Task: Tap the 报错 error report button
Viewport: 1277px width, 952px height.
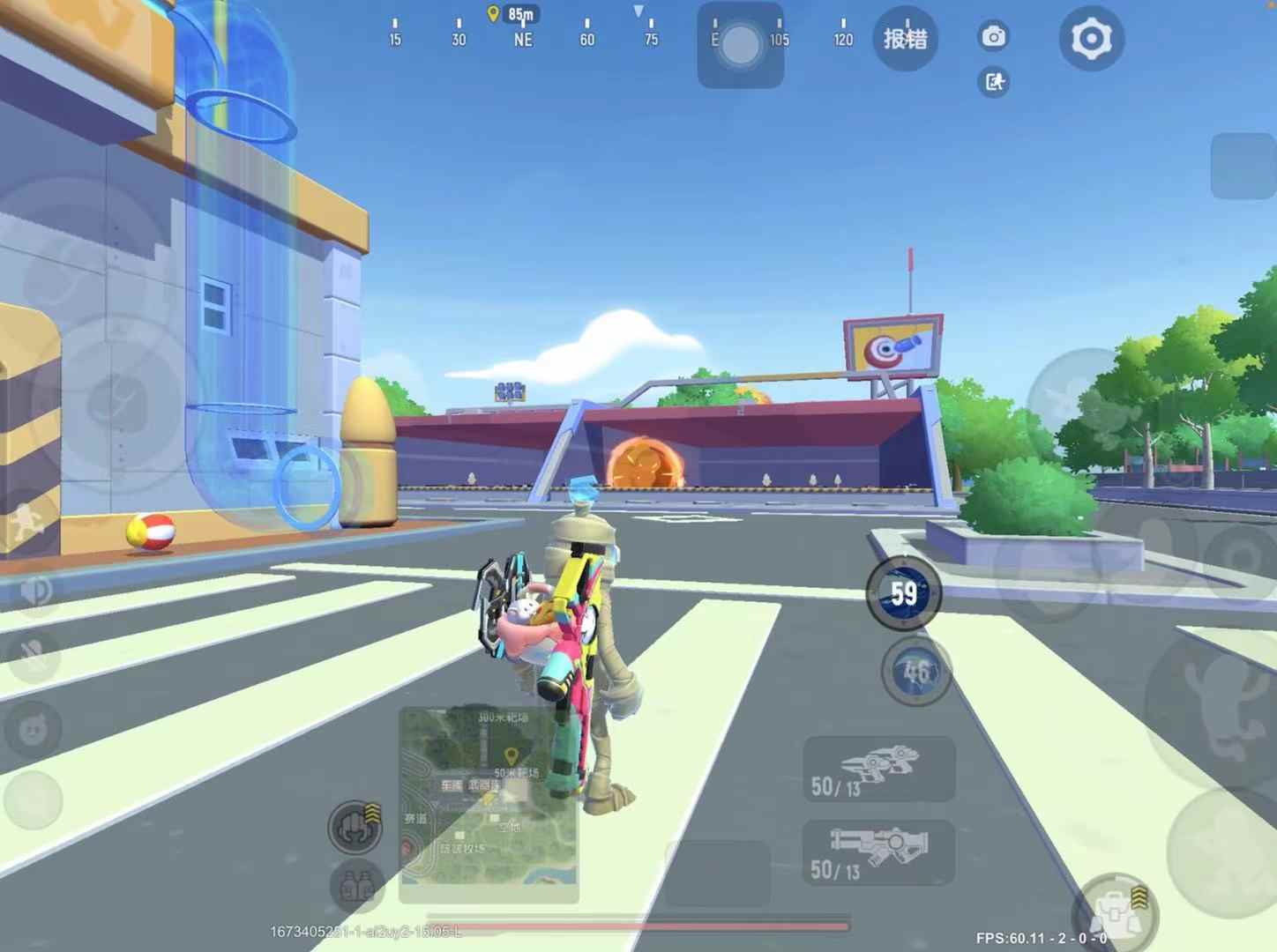Action: tap(905, 36)
